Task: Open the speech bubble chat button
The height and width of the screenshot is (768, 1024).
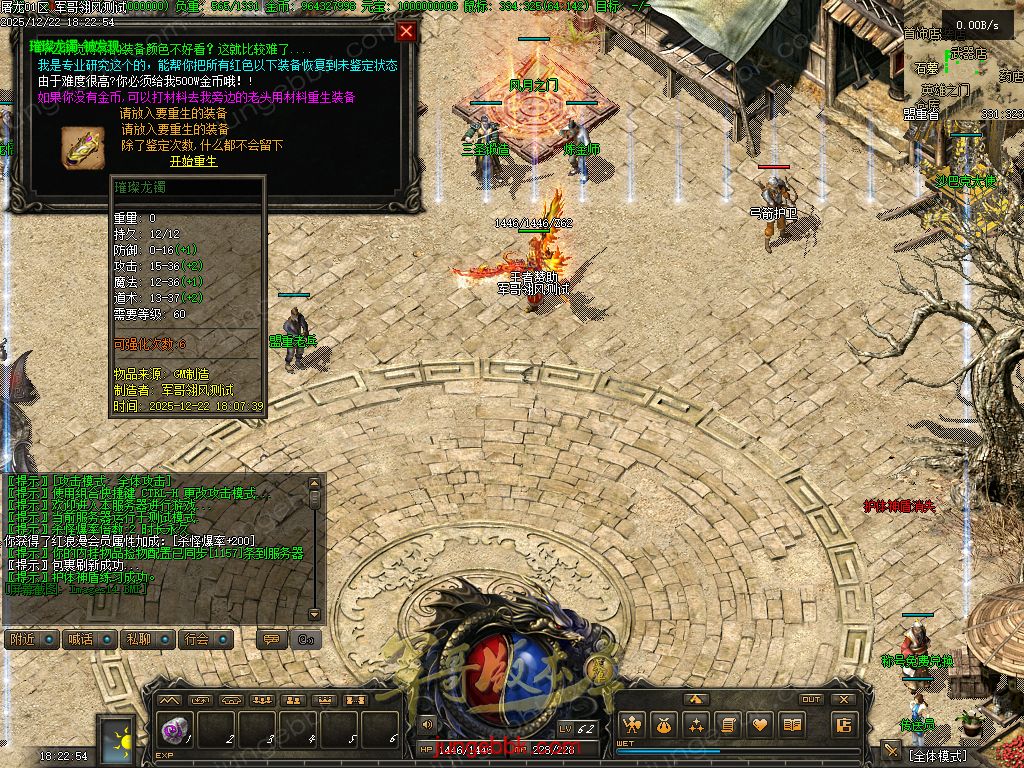Action: 269,639
